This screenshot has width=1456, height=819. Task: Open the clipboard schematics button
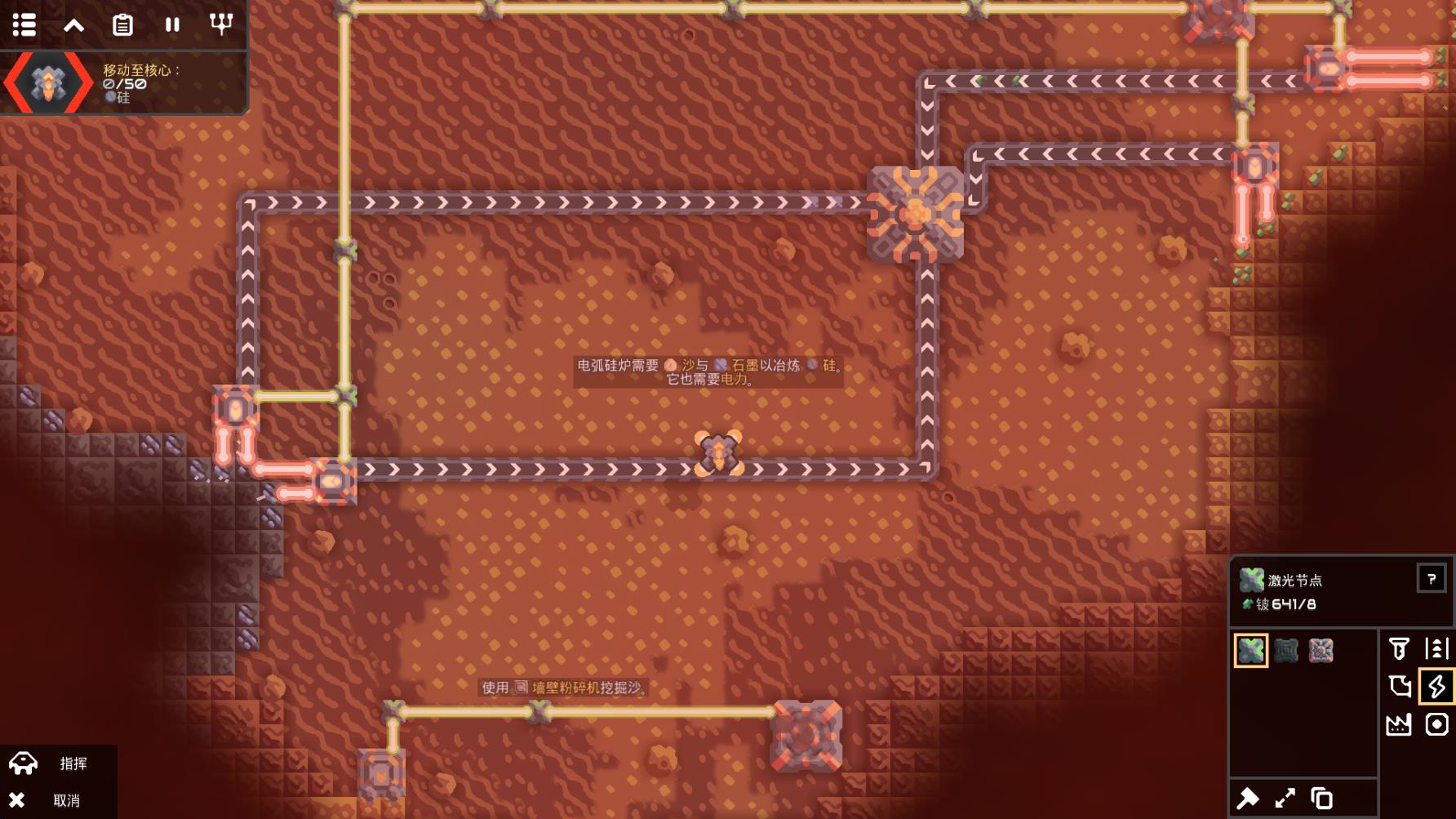[x=122, y=25]
